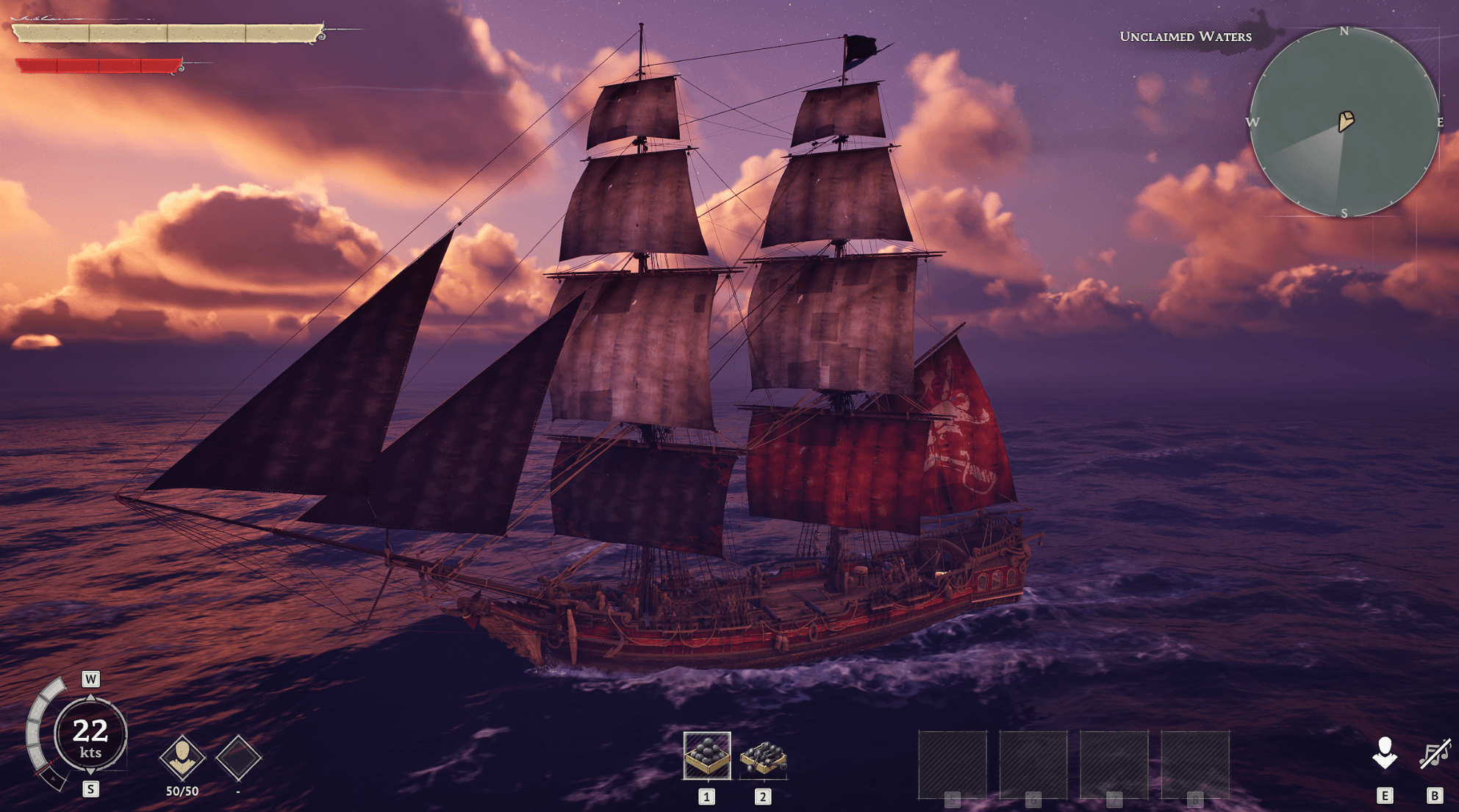Toggle the E key prompt for crew actions
Viewport: 1459px width, 812px height.
click(x=1386, y=794)
